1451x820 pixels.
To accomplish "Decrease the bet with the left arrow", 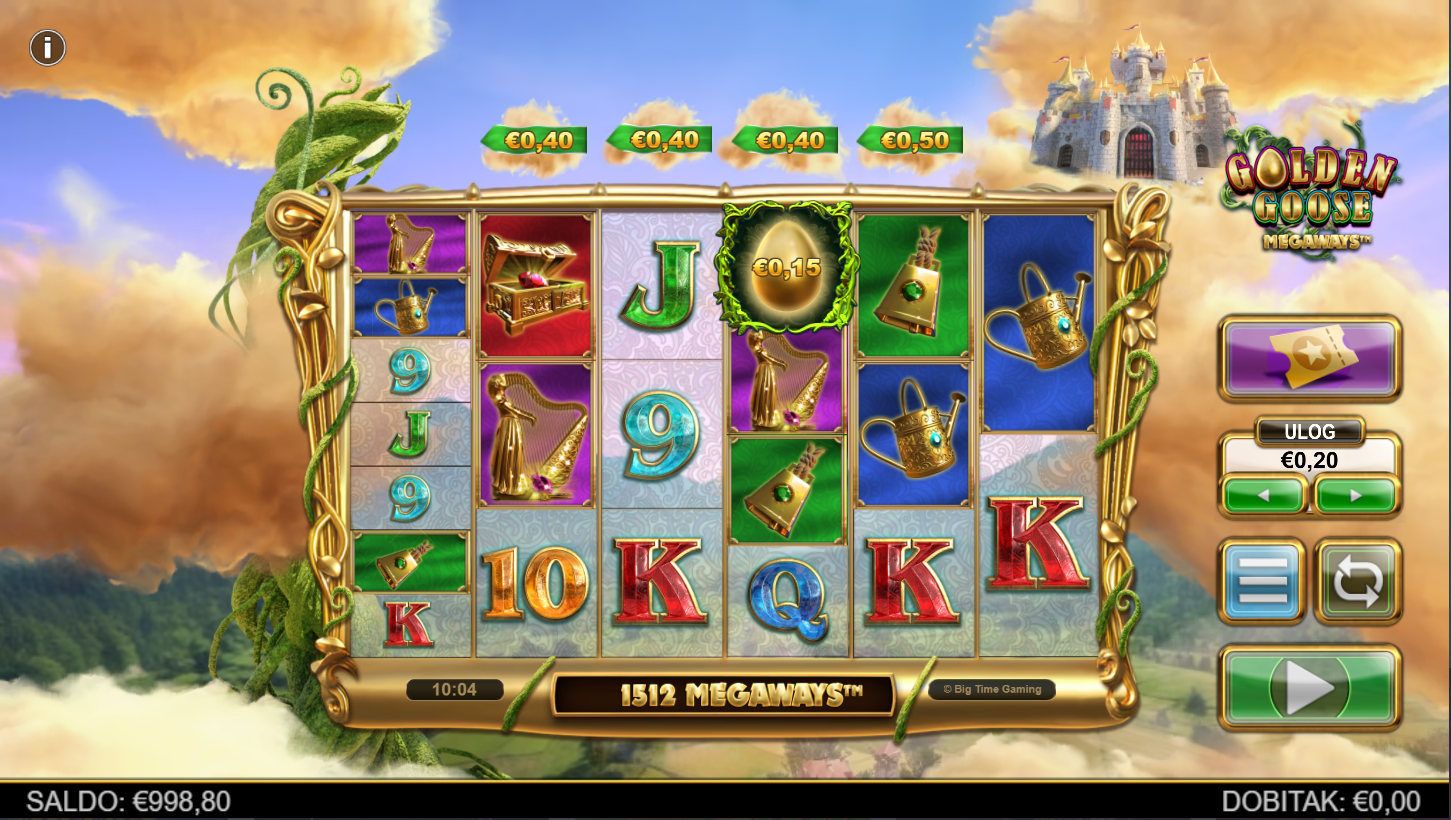I will pos(1265,495).
